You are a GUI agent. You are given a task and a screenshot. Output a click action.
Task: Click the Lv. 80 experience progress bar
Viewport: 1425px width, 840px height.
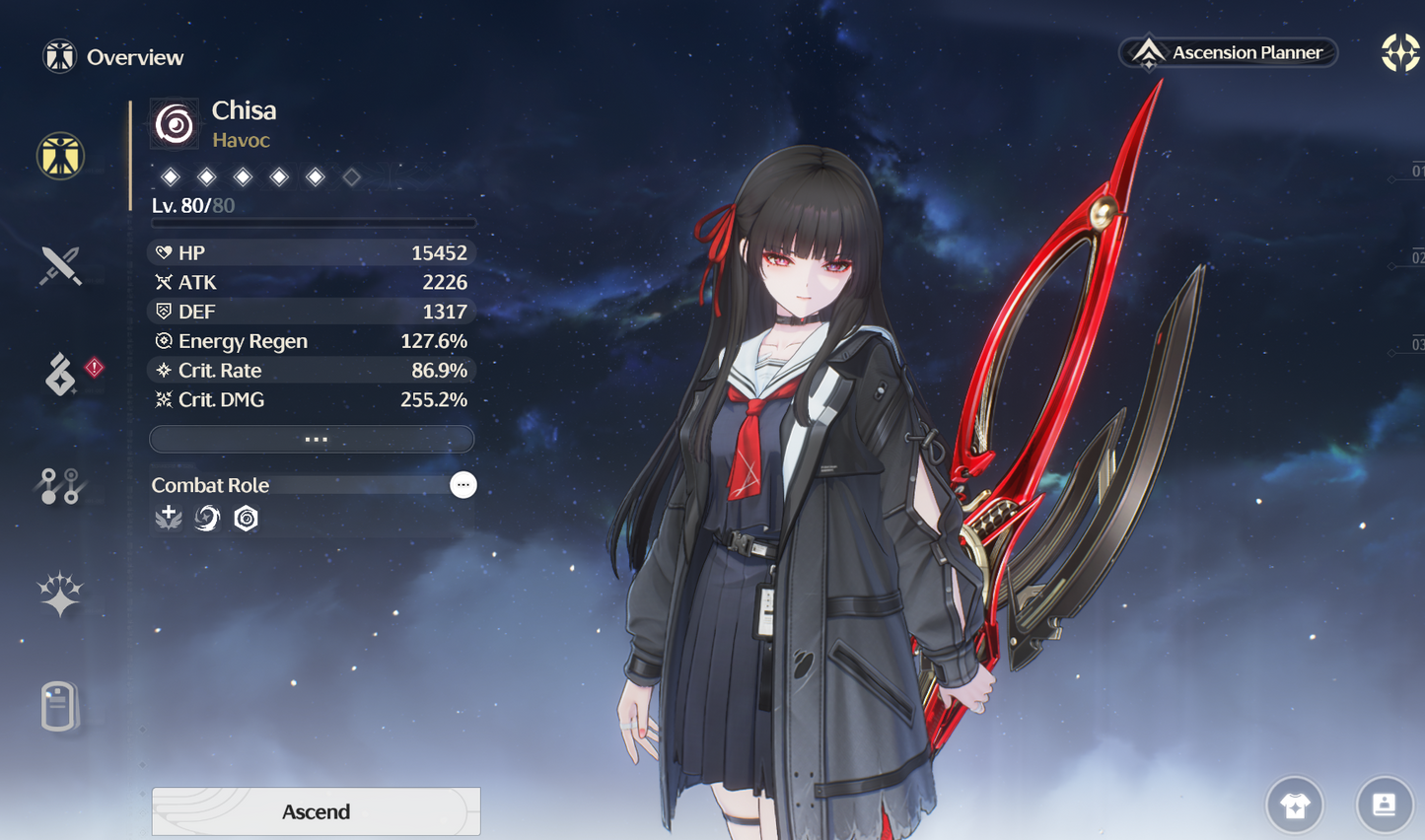click(x=312, y=223)
